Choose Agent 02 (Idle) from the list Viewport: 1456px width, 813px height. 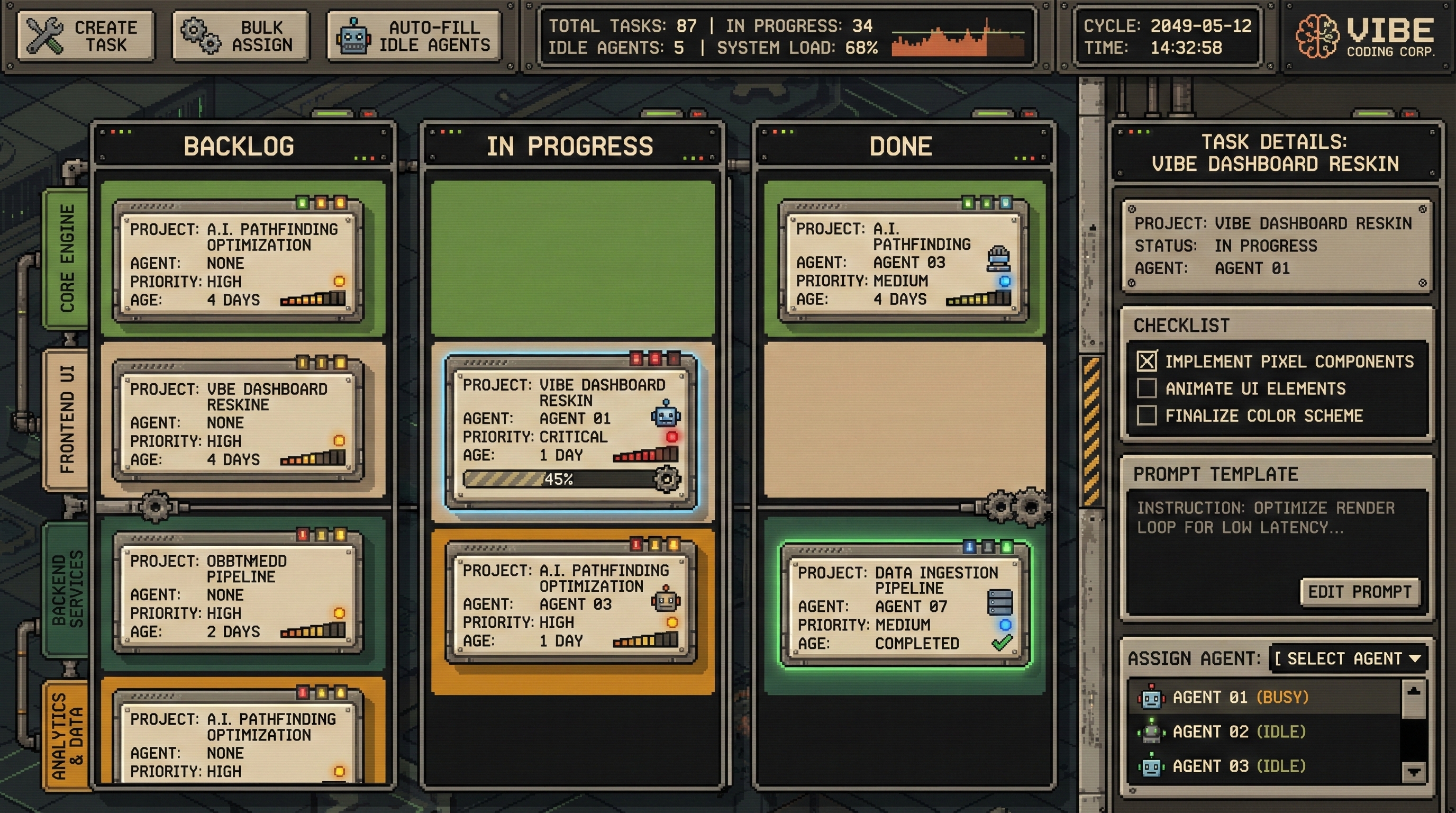coord(1238,731)
